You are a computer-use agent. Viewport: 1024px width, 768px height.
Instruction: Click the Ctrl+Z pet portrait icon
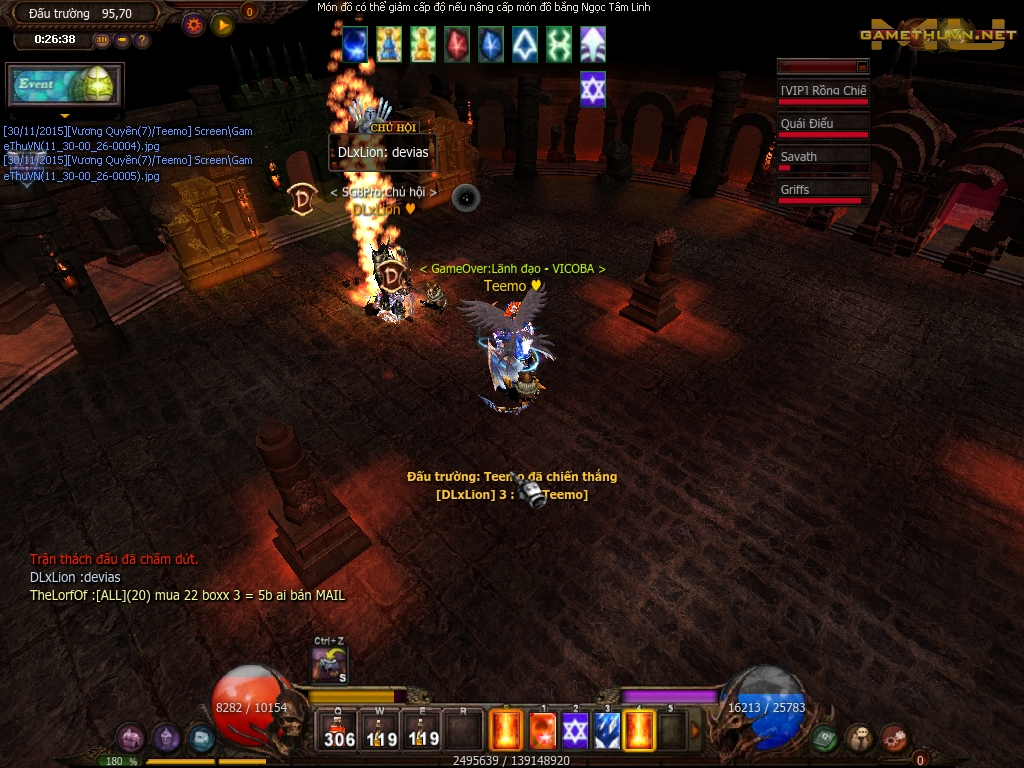point(329,665)
